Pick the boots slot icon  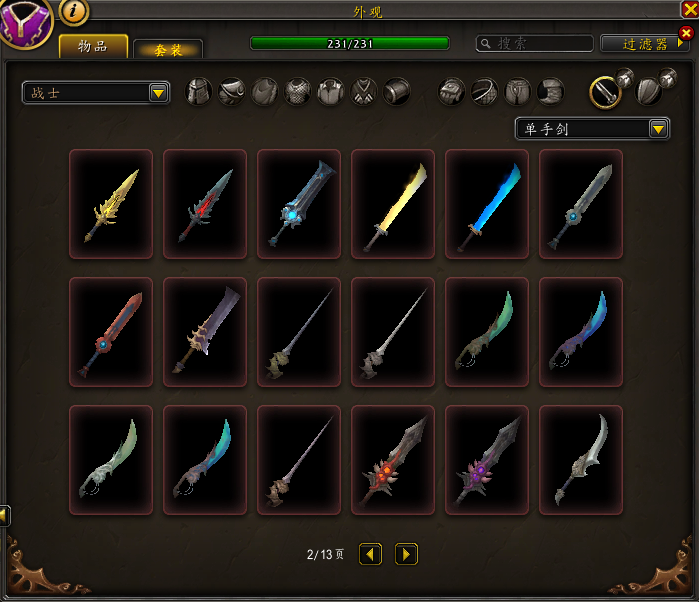(551, 92)
